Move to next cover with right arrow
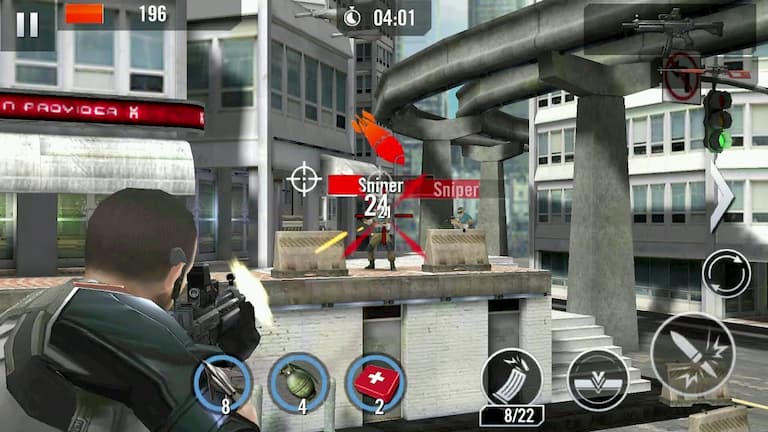The image size is (768, 432). pyautogui.click(x=721, y=195)
